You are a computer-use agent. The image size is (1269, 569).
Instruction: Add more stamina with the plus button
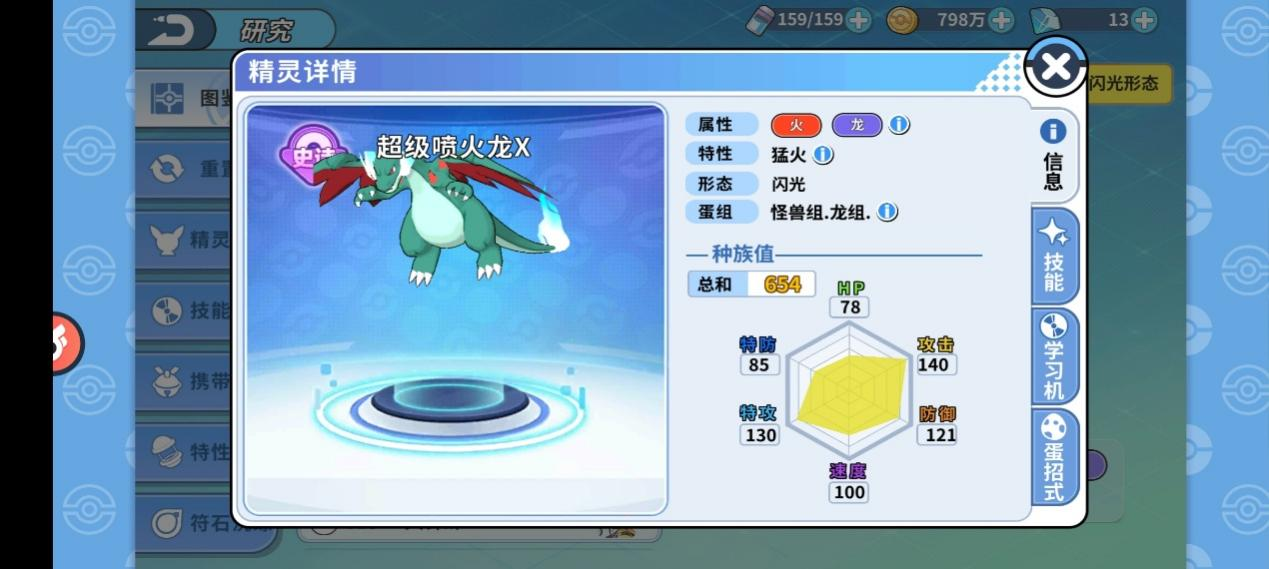tap(858, 19)
